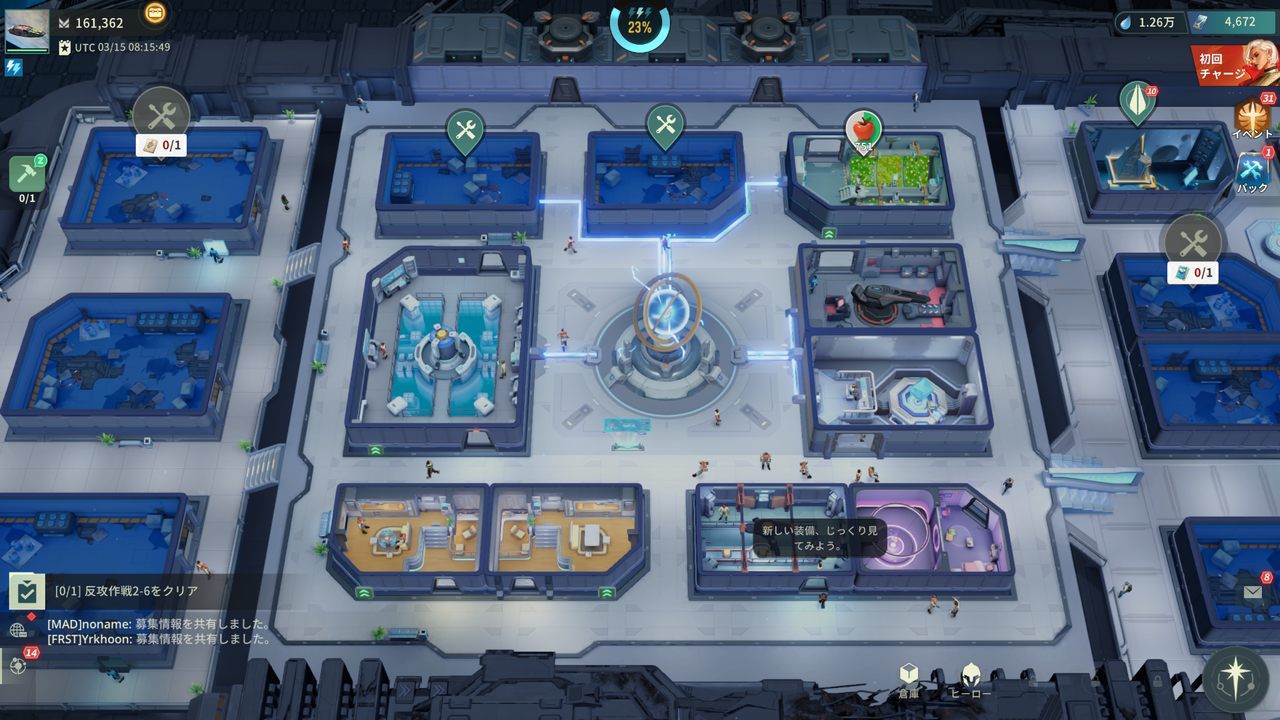Viewport: 1280px width, 720px height.
Task: Tap the water drop resource counter
Action: [1148, 22]
